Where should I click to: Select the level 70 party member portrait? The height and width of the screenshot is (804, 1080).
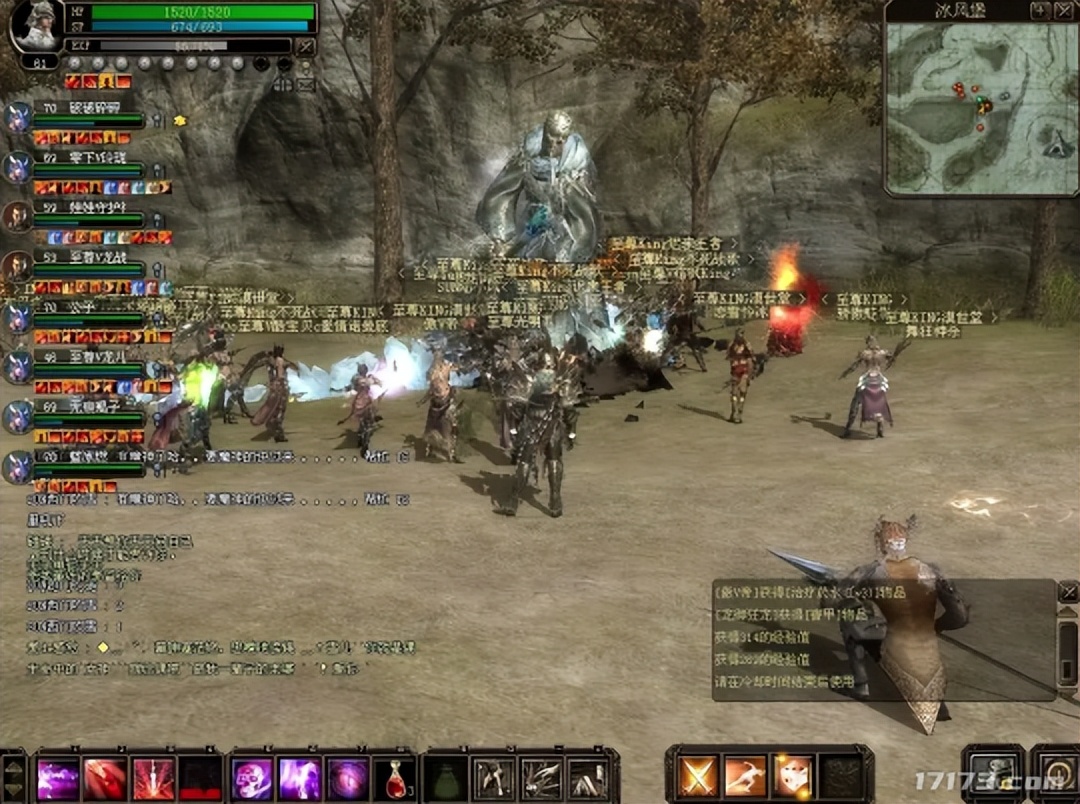pyautogui.click(x=17, y=118)
